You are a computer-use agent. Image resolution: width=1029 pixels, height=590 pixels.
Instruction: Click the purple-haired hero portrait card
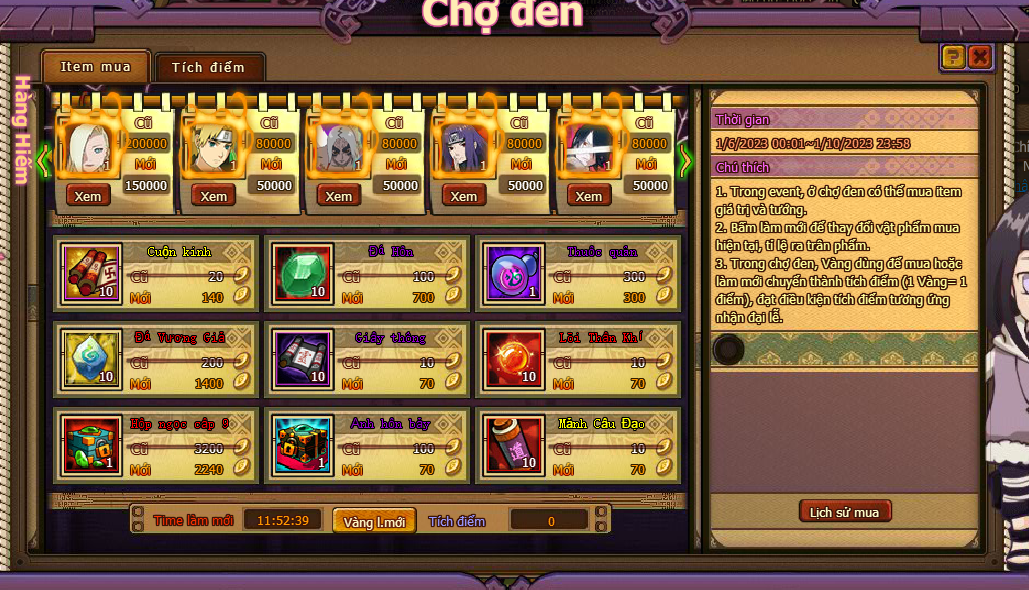[x=463, y=149]
